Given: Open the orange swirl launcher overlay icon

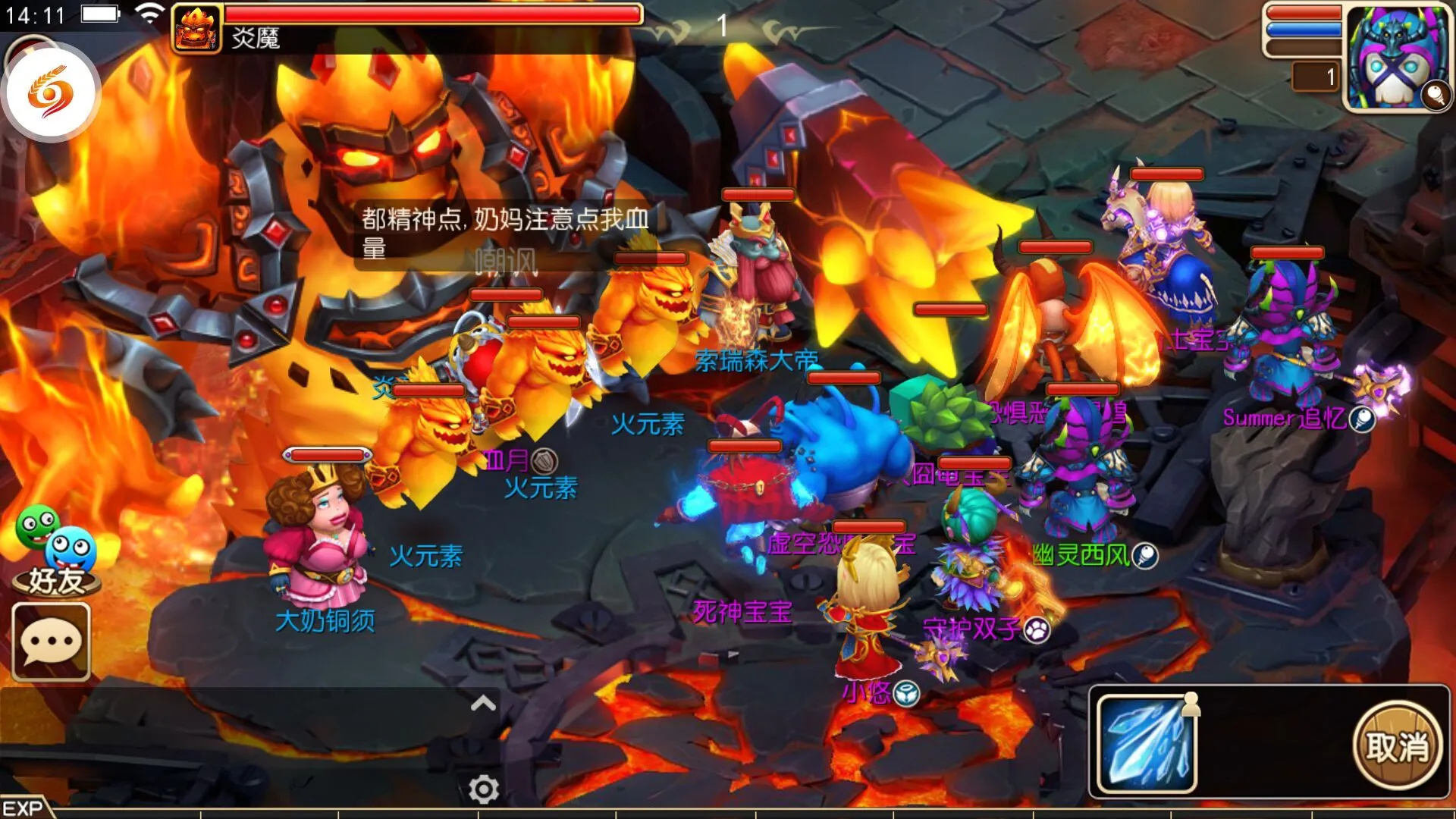Looking at the screenshot, I should click(52, 93).
